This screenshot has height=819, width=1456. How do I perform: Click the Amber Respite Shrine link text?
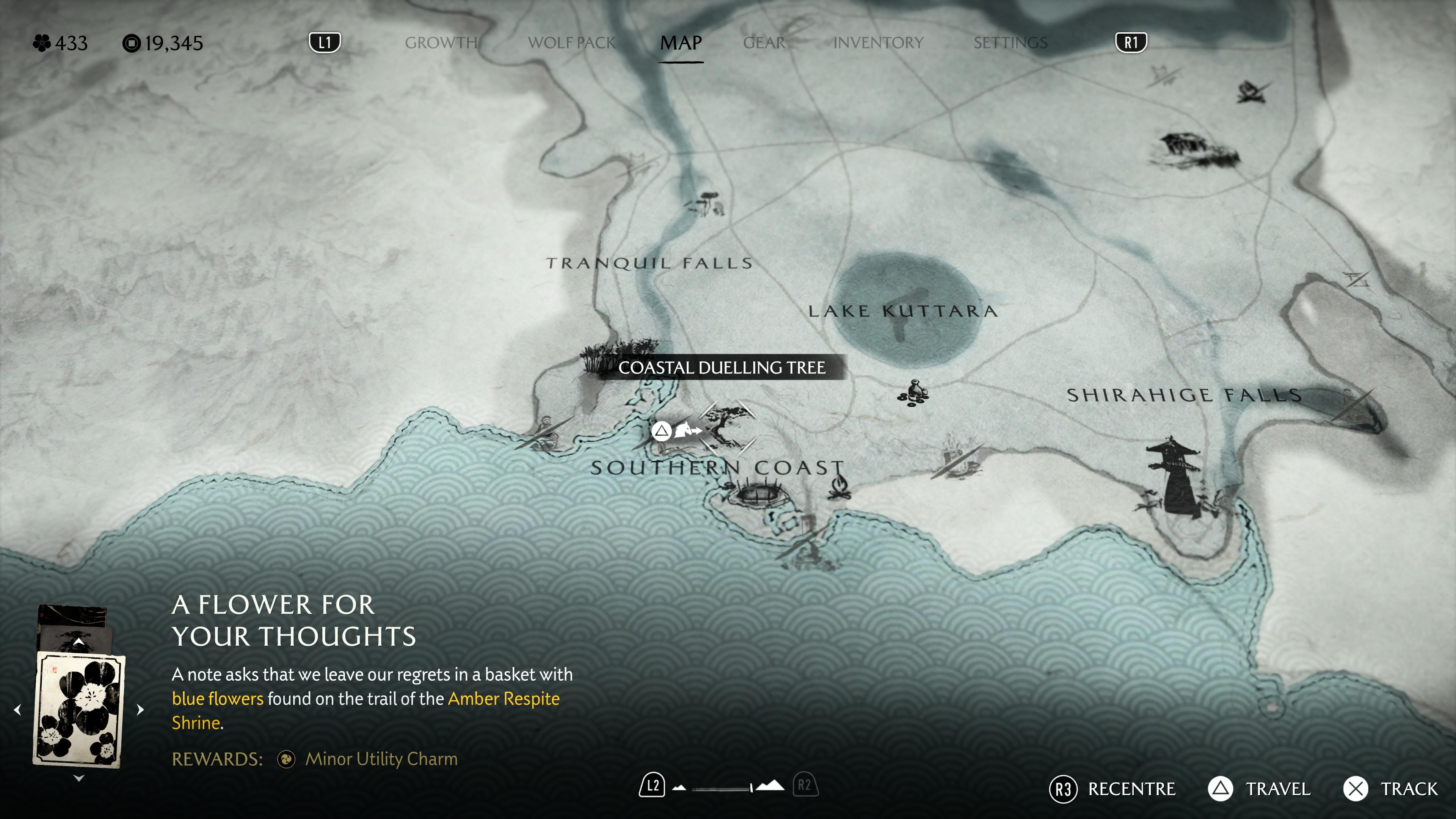tap(504, 699)
